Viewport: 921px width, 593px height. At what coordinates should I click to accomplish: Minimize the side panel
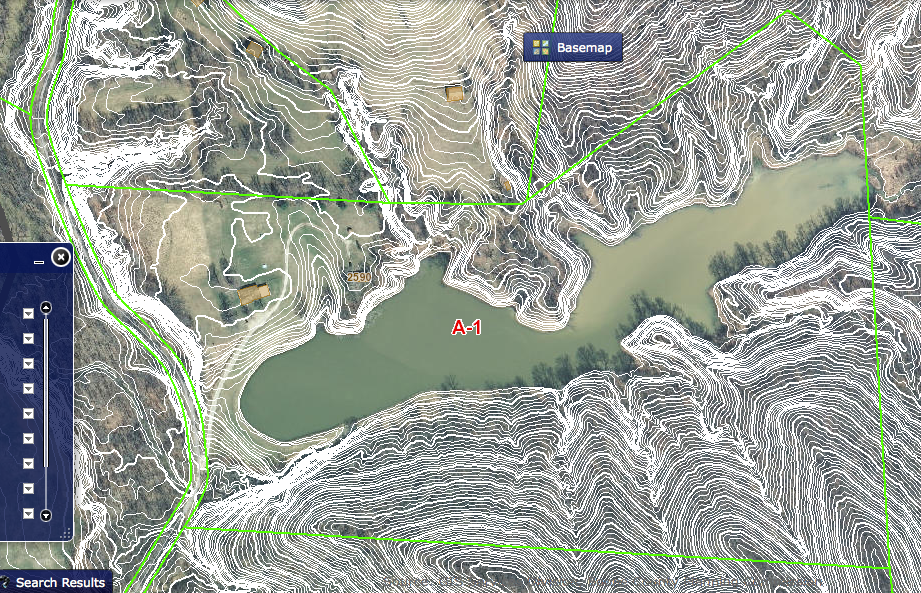(39, 261)
